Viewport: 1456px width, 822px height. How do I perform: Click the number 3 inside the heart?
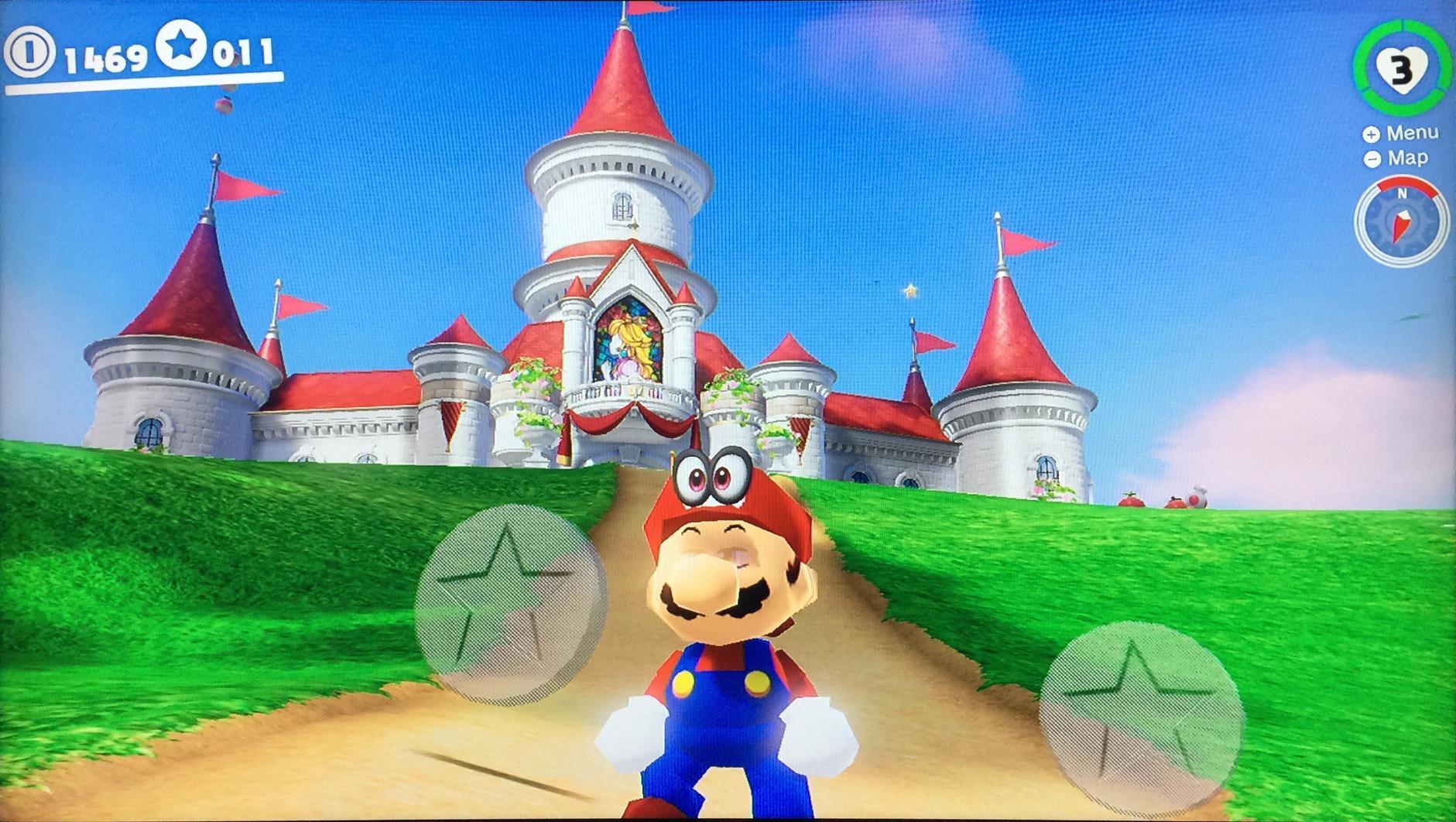pyautogui.click(x=1401, y=70)
